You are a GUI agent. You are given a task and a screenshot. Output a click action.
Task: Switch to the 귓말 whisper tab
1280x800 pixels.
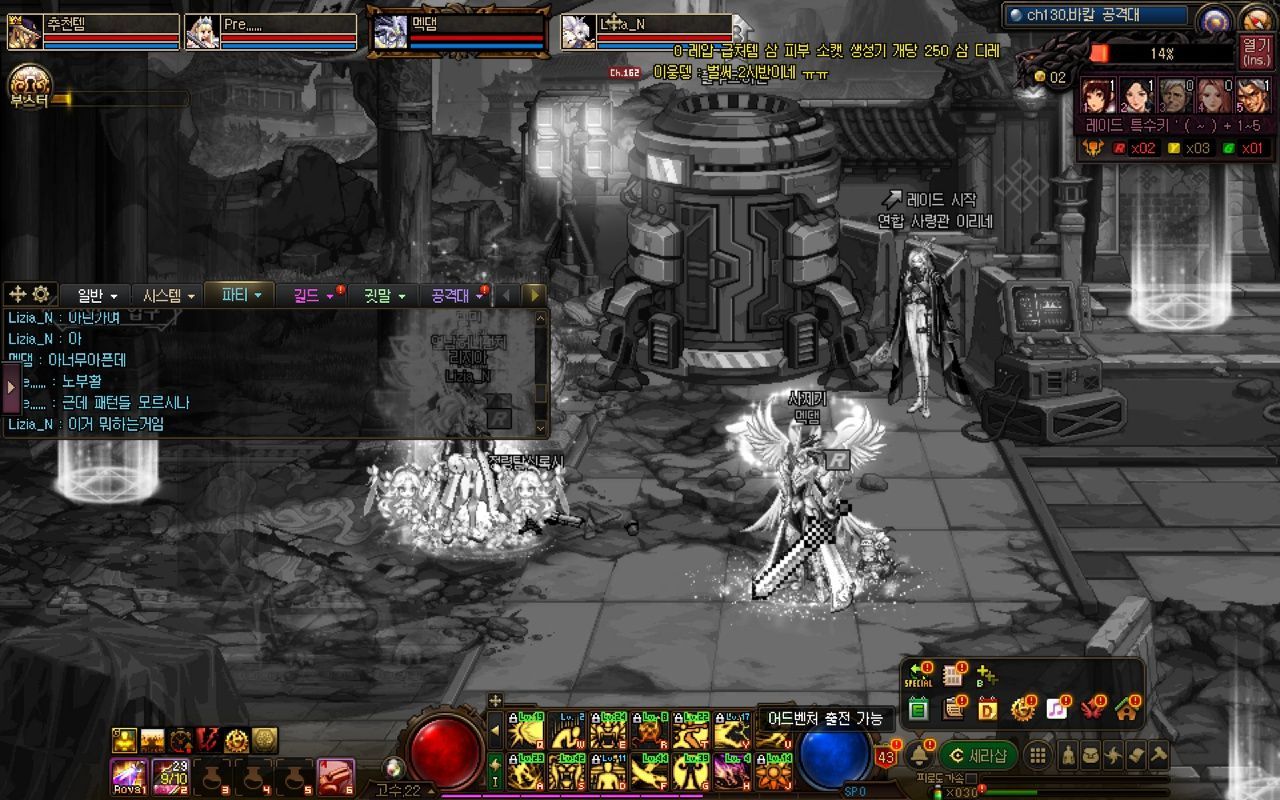click(x=383, y=295)
